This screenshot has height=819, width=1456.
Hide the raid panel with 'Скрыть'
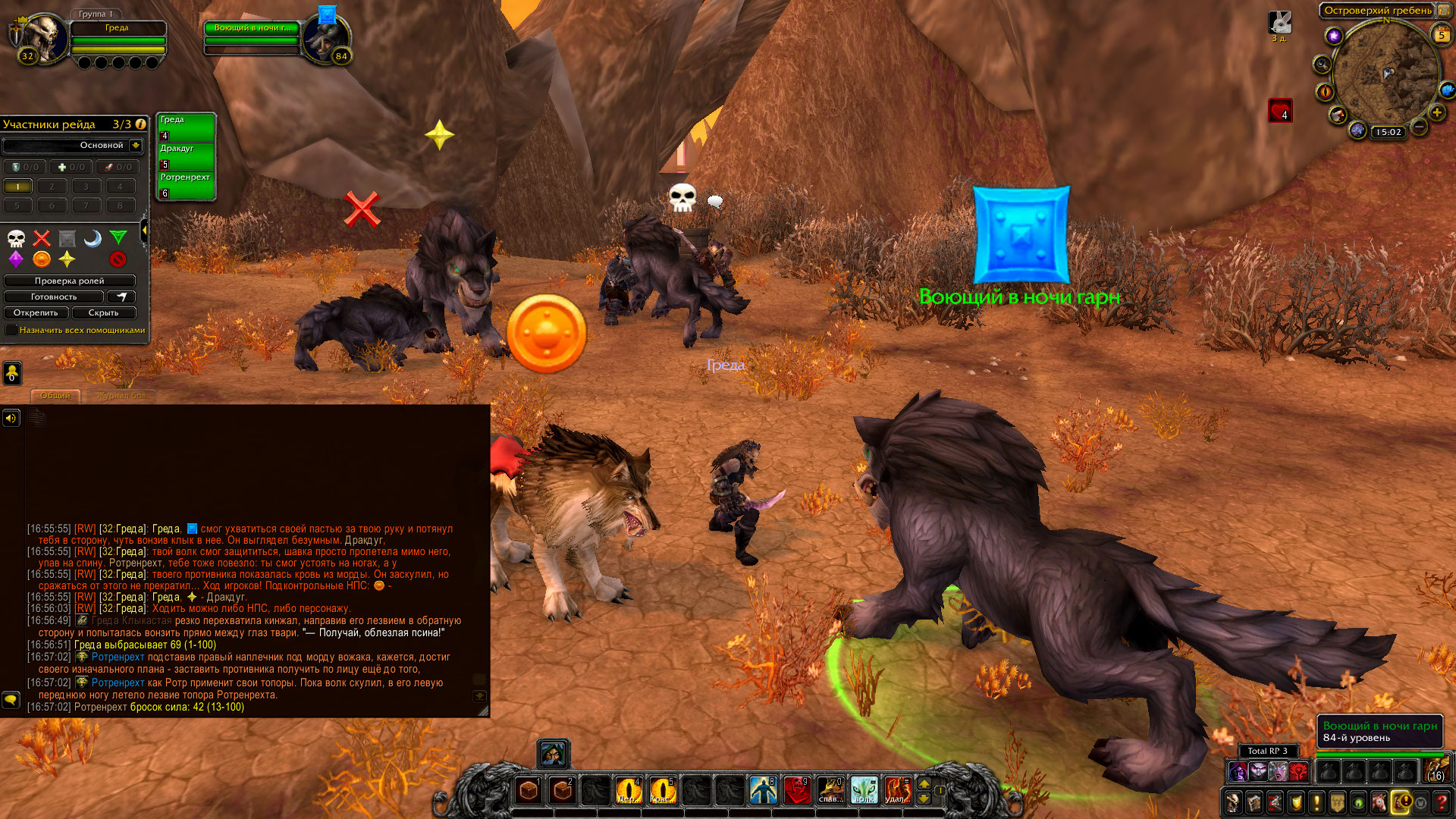click(103, 312)
